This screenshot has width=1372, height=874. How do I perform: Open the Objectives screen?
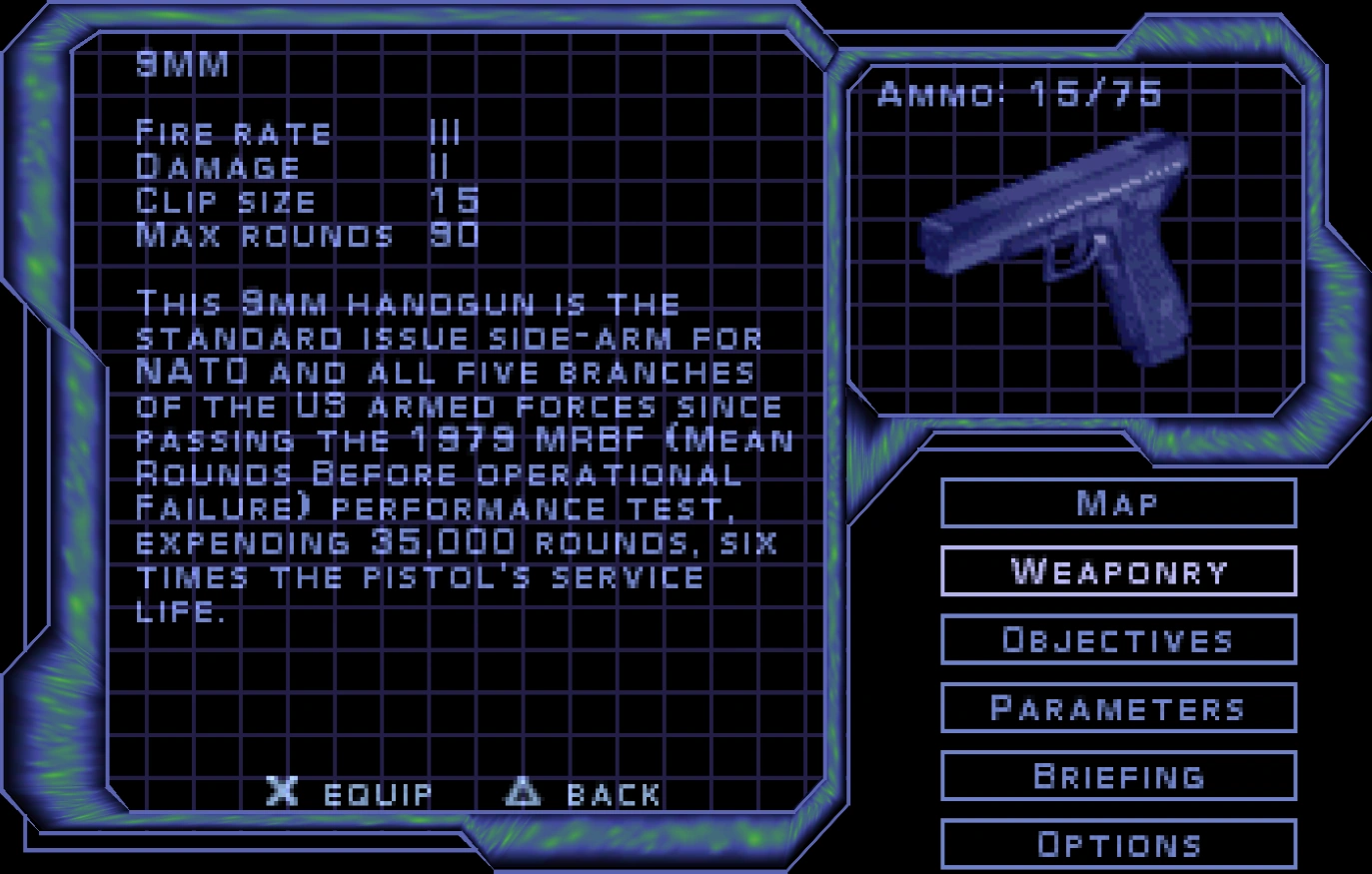click(1117, 639)
